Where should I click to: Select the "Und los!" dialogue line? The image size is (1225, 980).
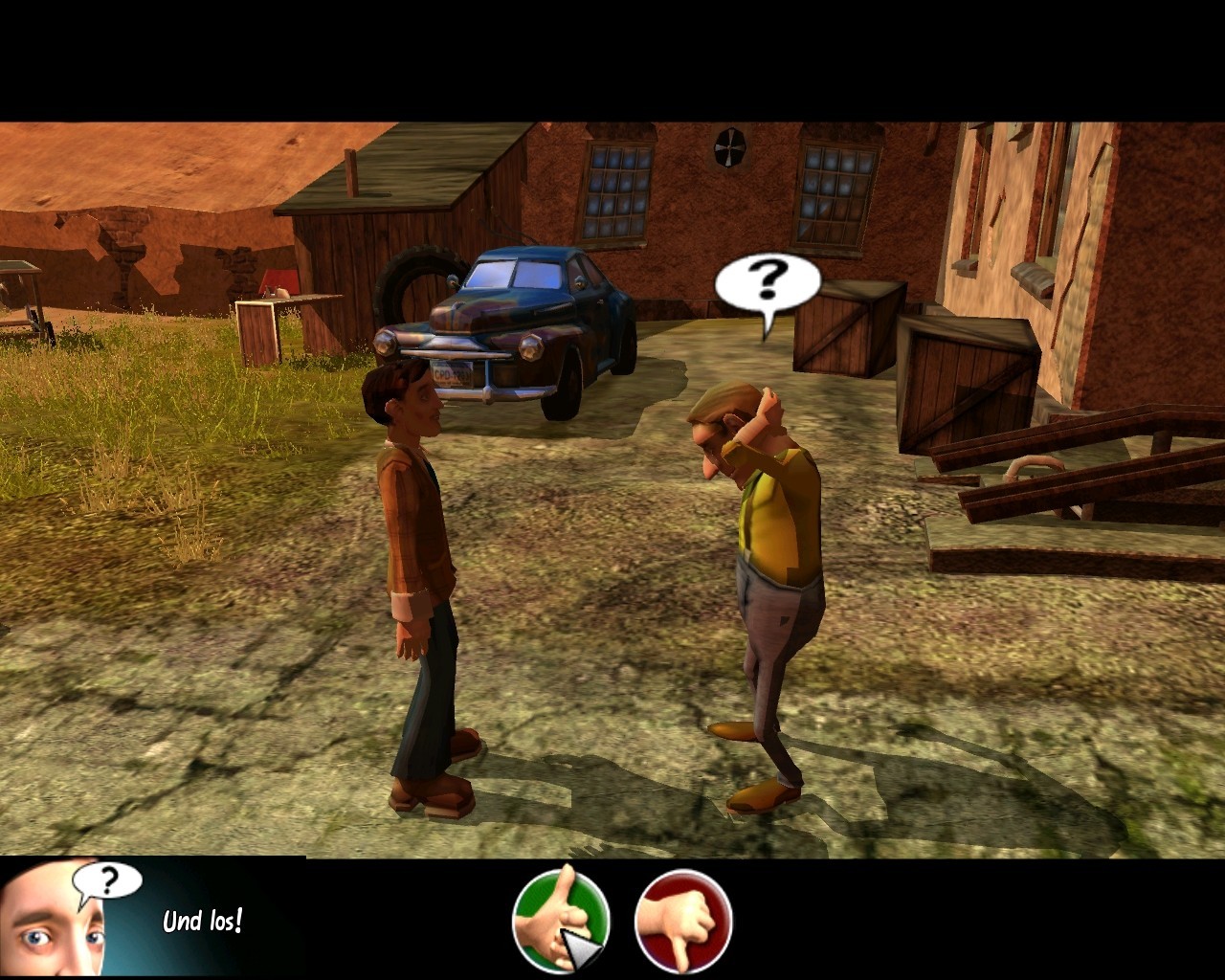click(202, 921)
